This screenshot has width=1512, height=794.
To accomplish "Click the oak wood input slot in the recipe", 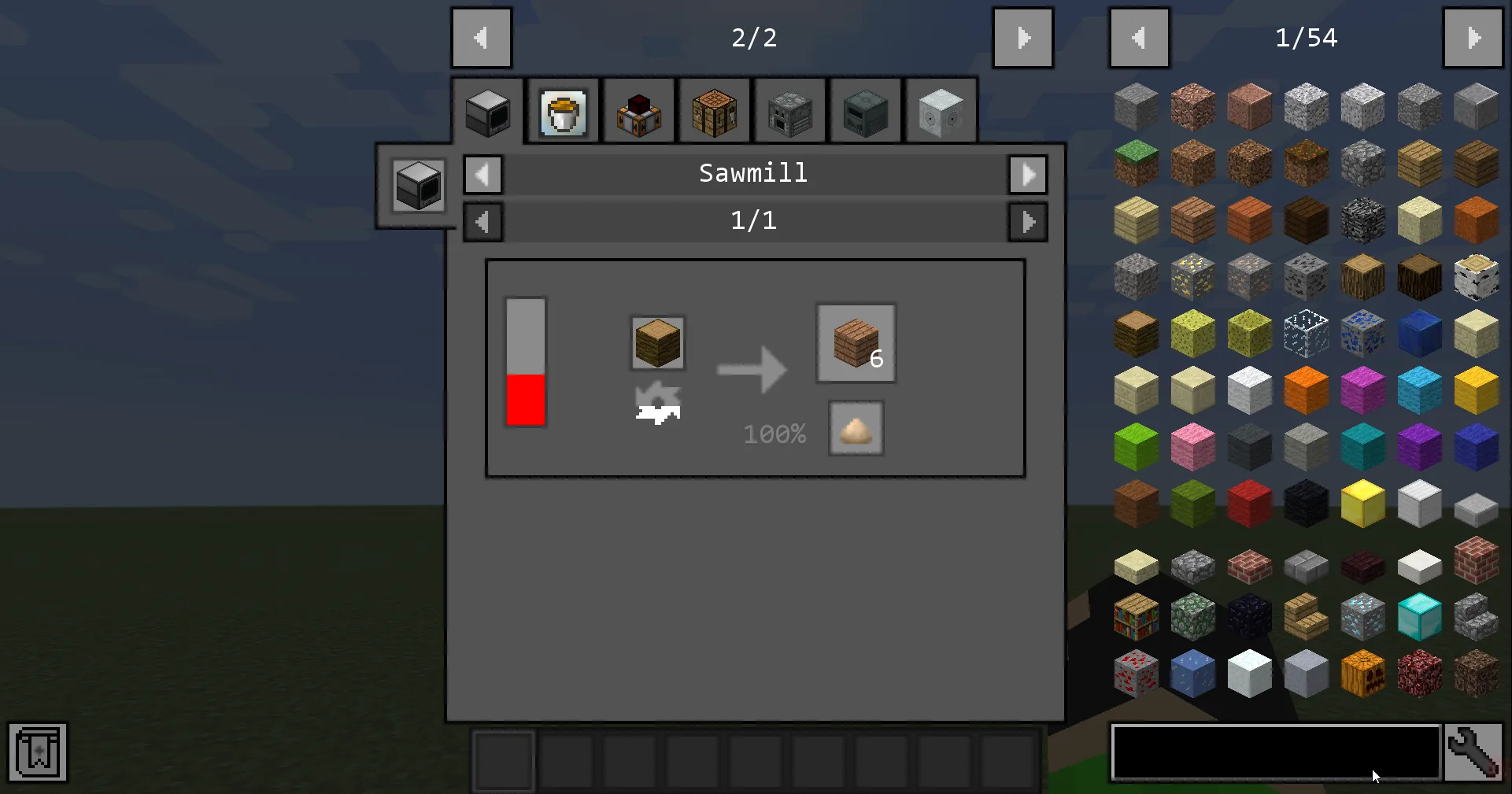I will [x=657, y=342].
